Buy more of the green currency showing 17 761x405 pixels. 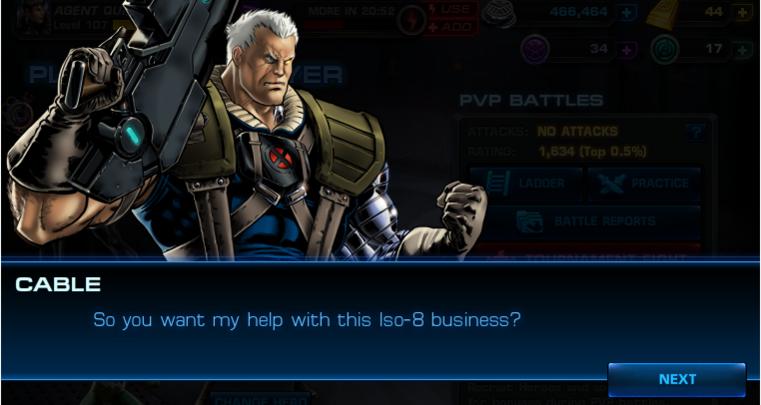742,50
